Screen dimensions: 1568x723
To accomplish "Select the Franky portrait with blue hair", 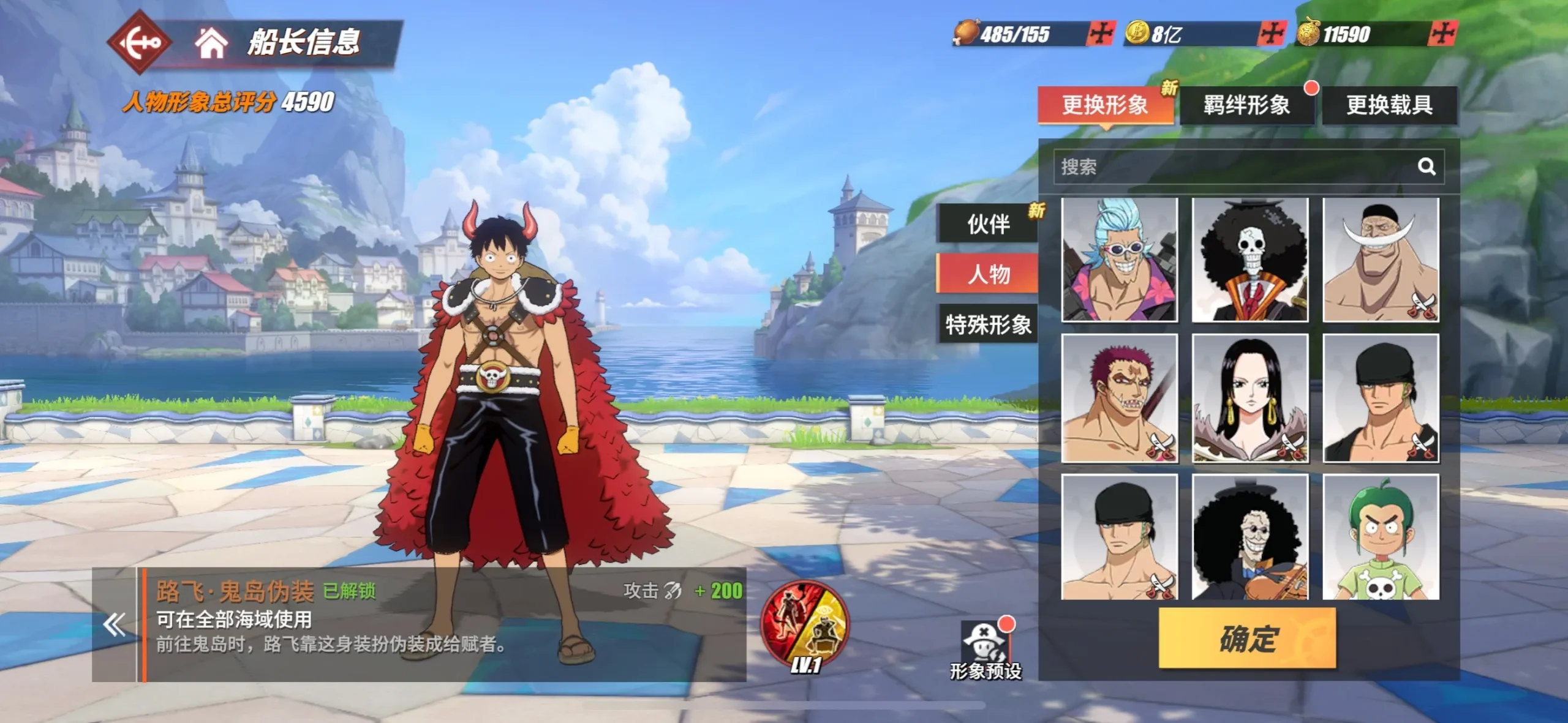I will (x=1119, y=260).
